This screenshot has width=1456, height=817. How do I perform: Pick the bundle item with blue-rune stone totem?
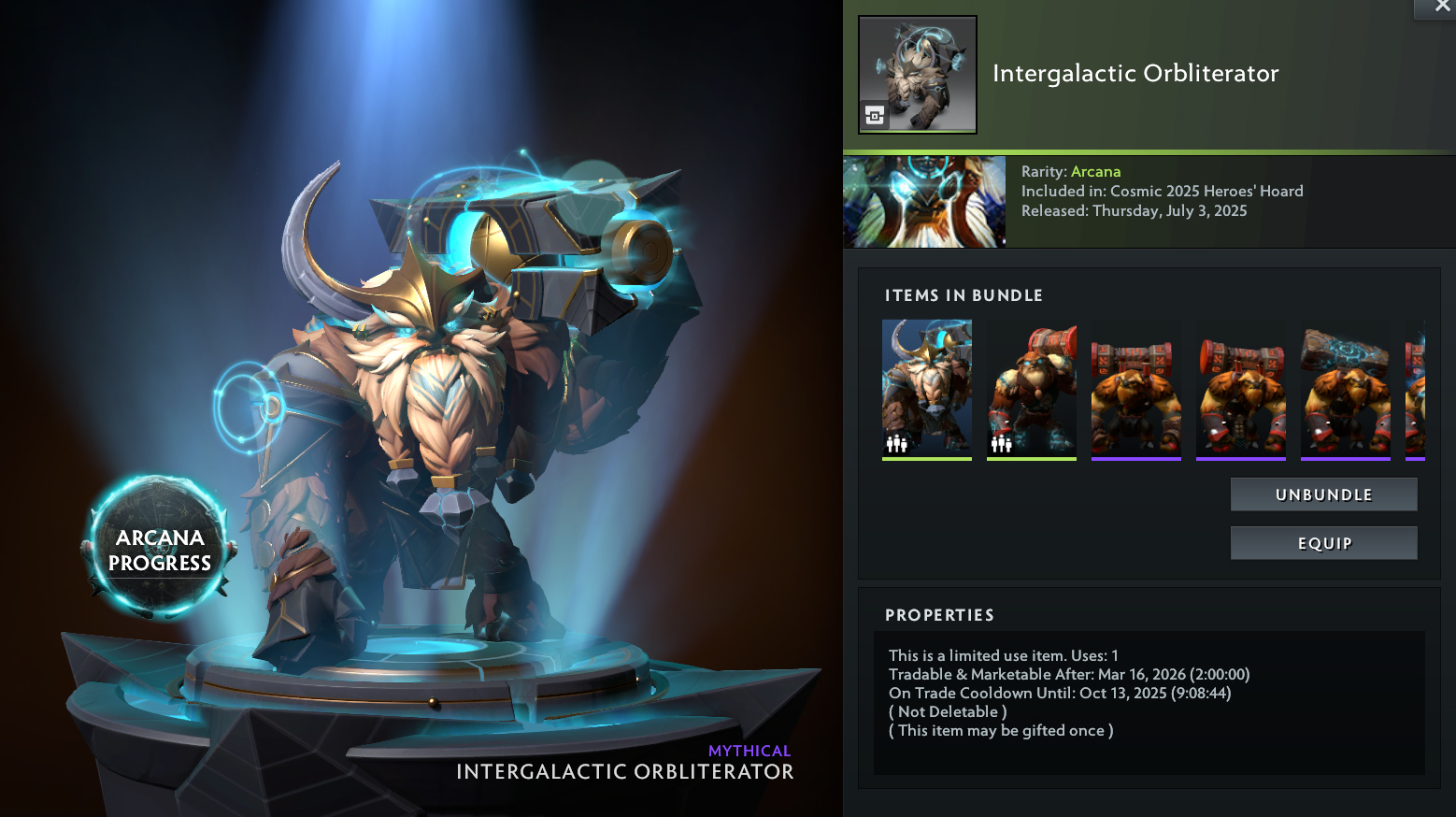coord(1346,389)
